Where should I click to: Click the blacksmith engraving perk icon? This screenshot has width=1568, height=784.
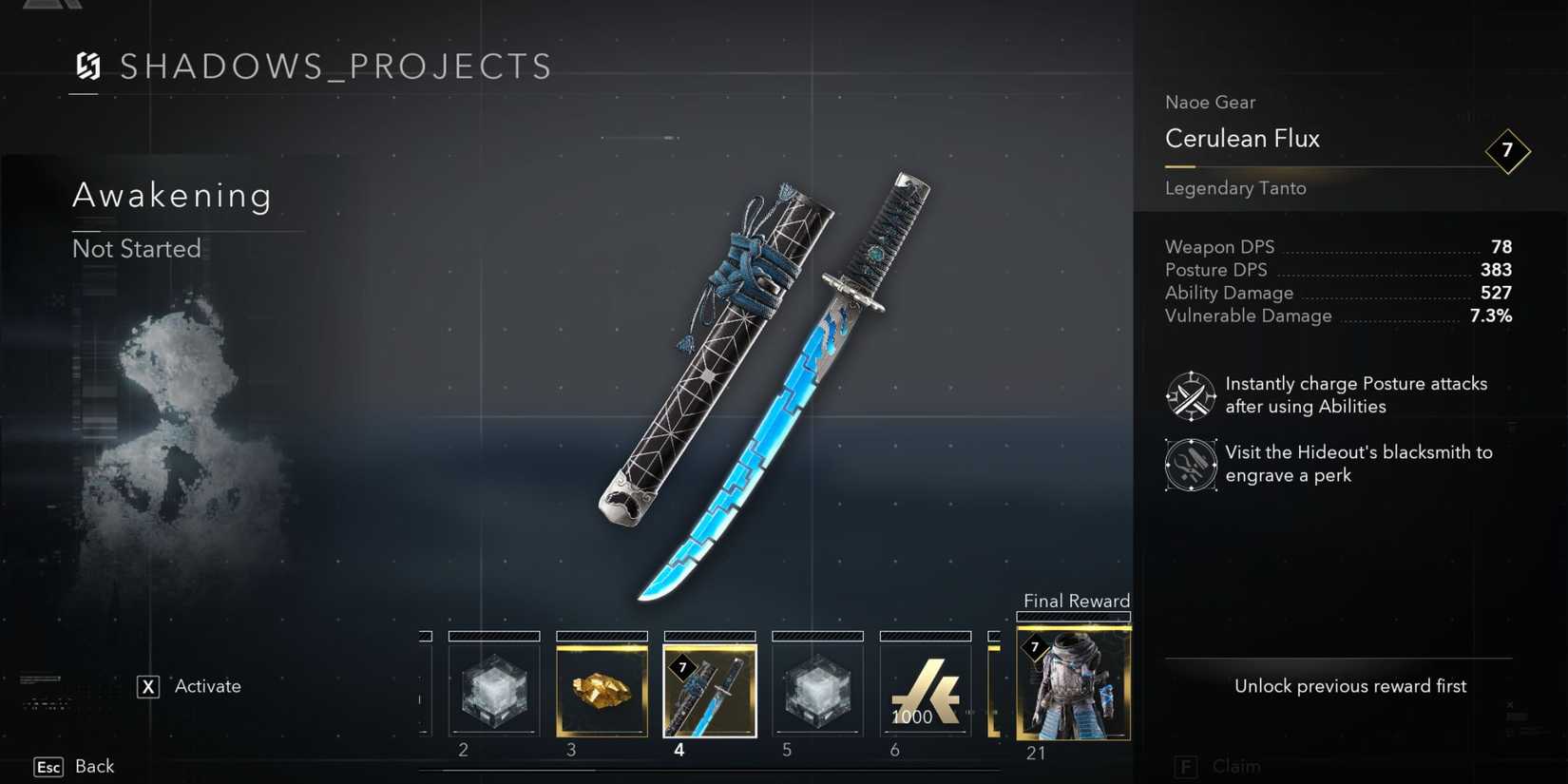(1191, 466)
